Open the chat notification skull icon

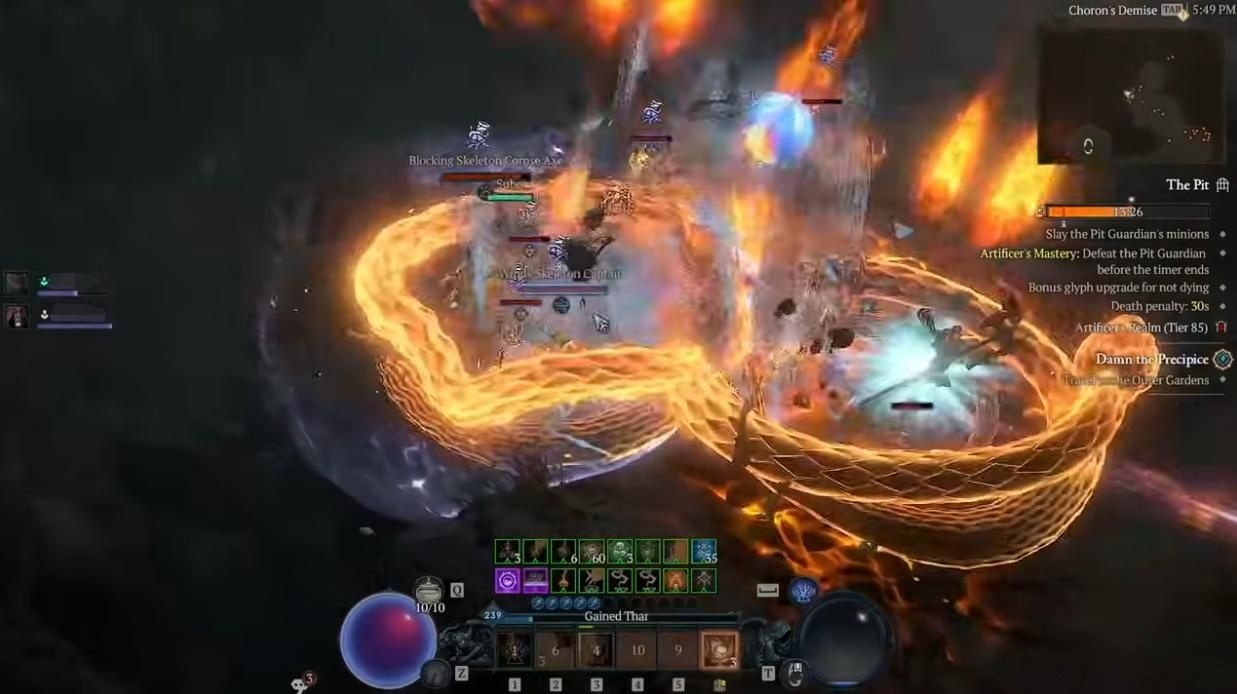tap(300, 684)
